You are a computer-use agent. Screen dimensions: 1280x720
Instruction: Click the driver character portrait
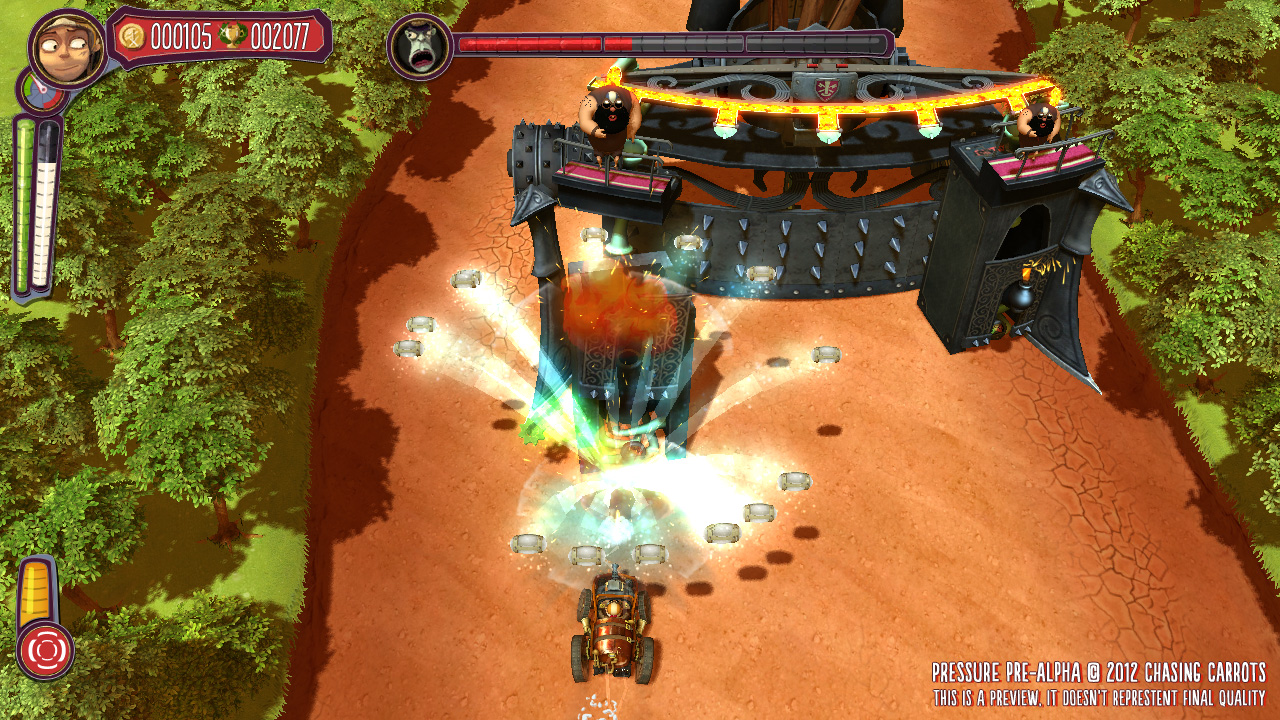68,47
